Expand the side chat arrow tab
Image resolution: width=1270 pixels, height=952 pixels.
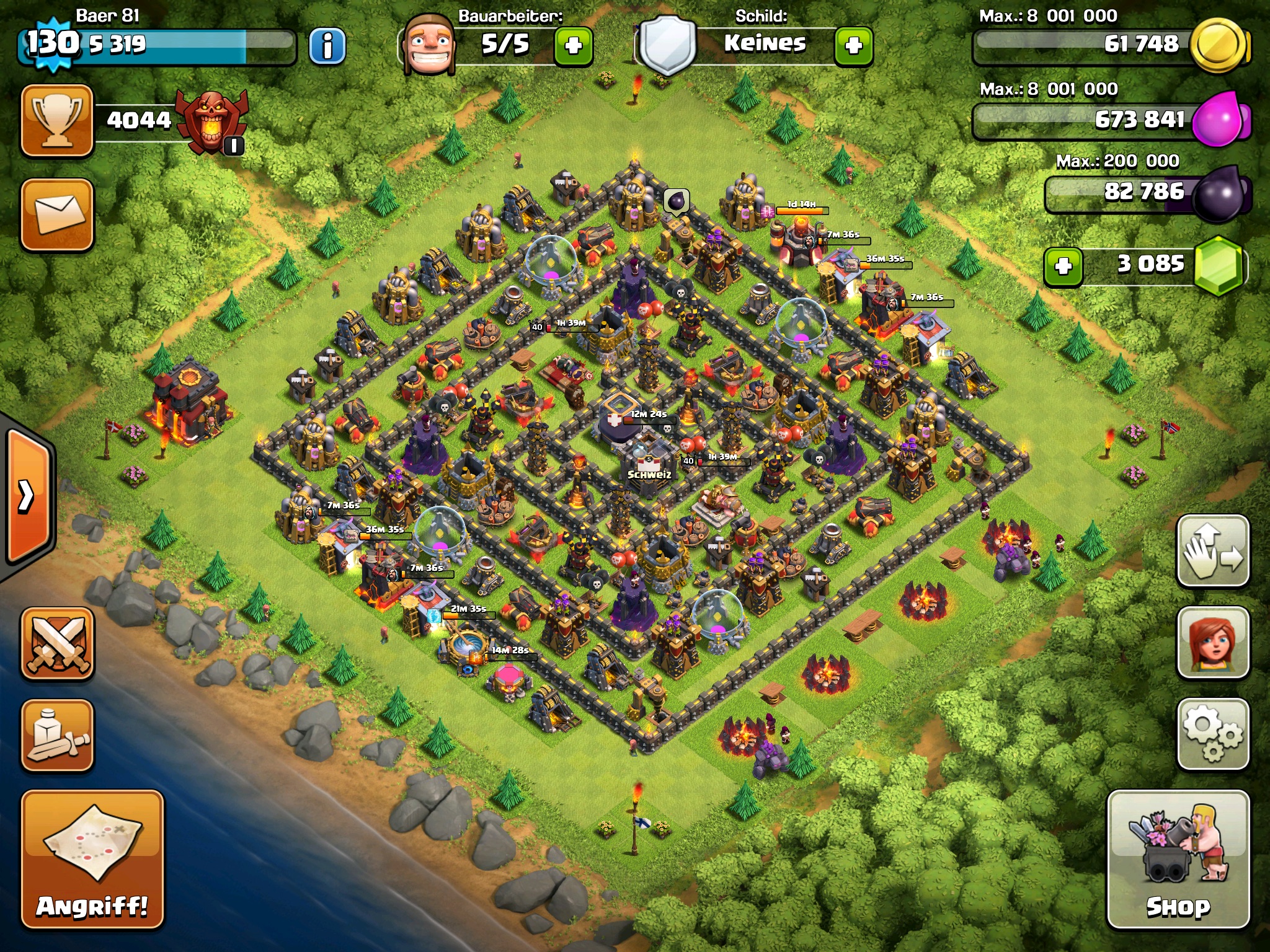[x=27, y=496]
